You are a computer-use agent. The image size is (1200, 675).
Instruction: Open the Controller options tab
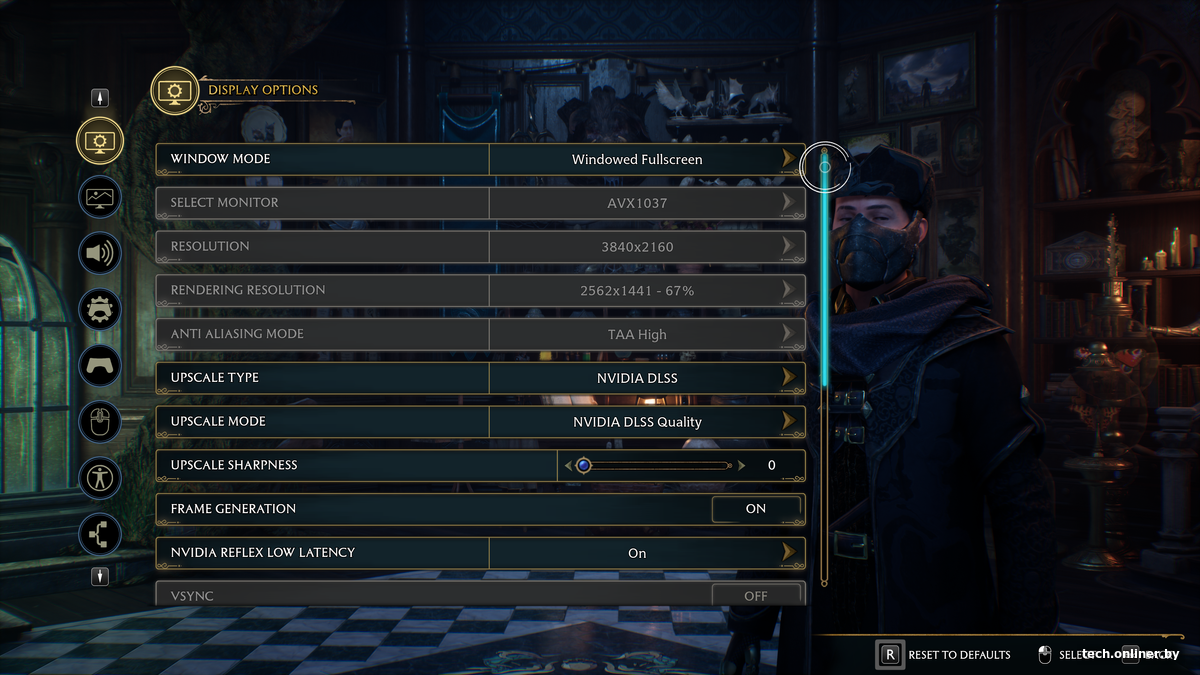coord(100,366)
